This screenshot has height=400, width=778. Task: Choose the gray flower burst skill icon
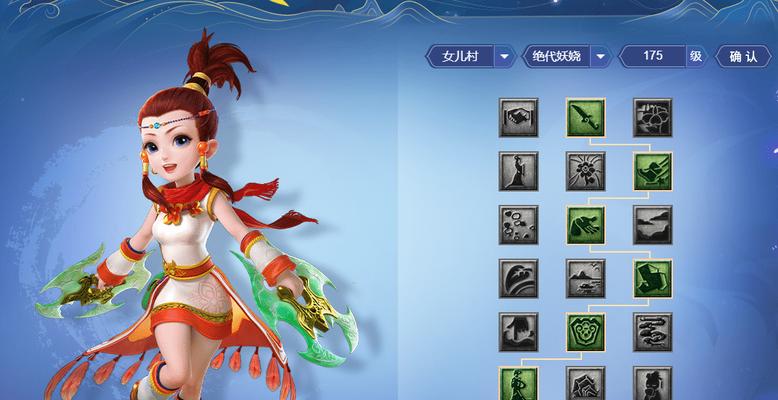coord(585,172)
